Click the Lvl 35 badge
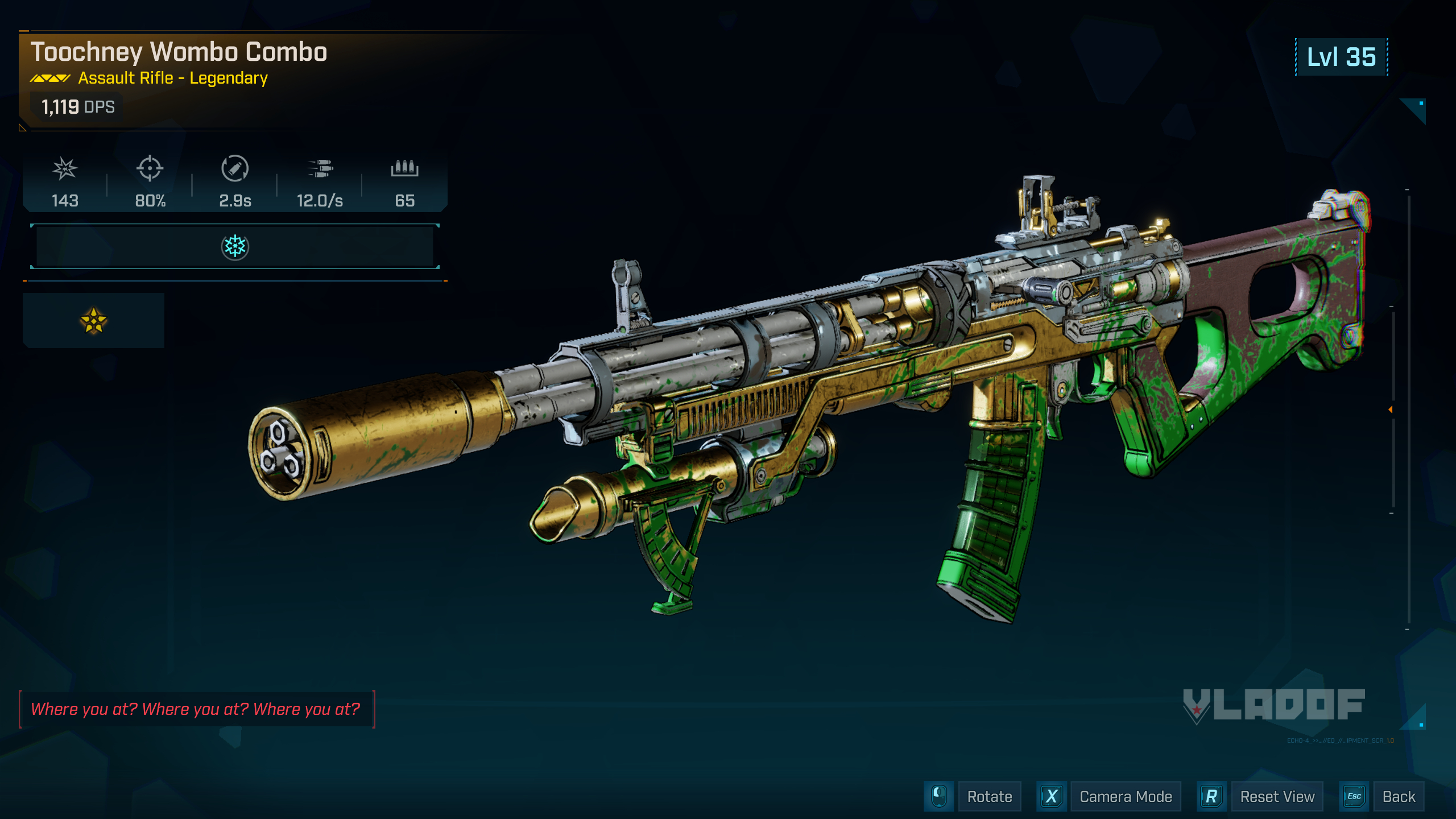This screenshot has width=1456, height=819. (x=1342, y=57)
